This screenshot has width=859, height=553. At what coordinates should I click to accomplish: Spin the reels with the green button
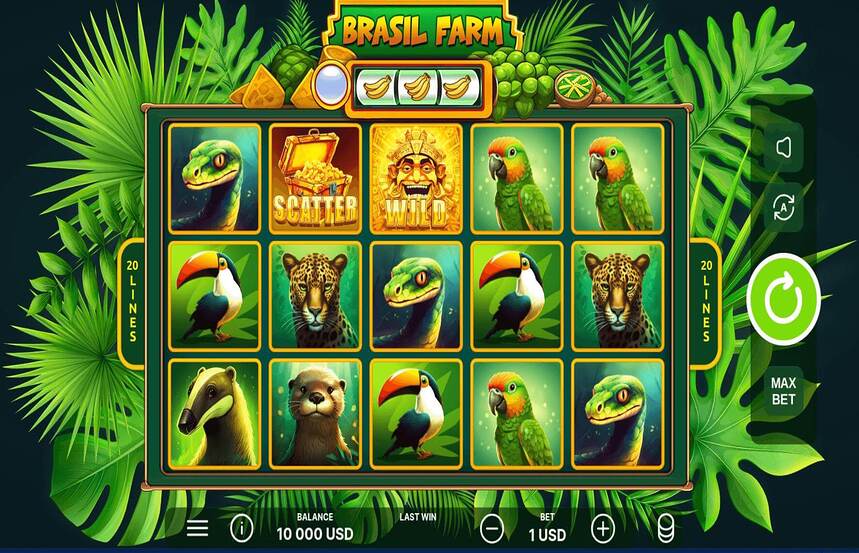click(783, 299)
